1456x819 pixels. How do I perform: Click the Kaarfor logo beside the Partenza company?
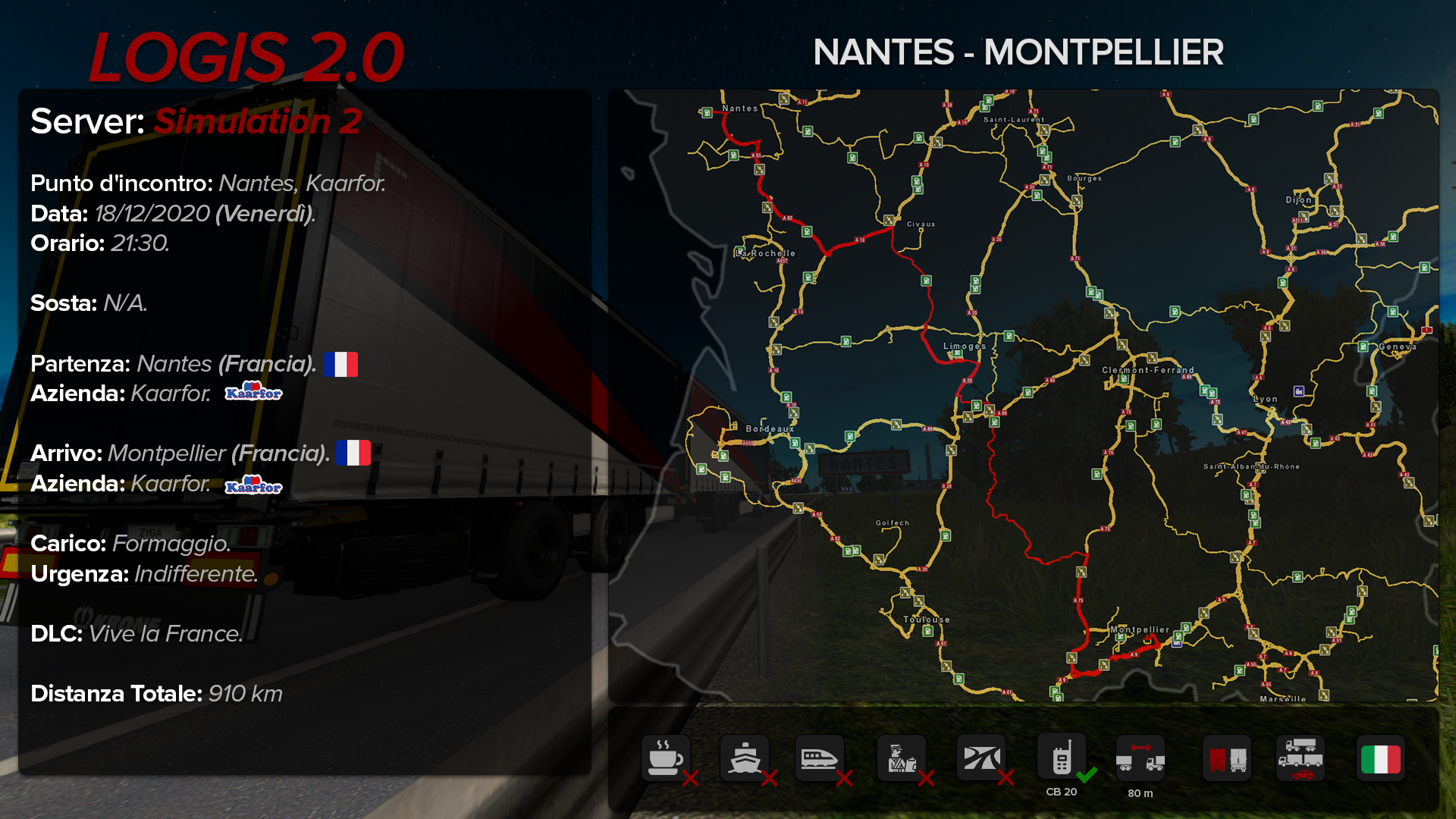coord(253,393)
